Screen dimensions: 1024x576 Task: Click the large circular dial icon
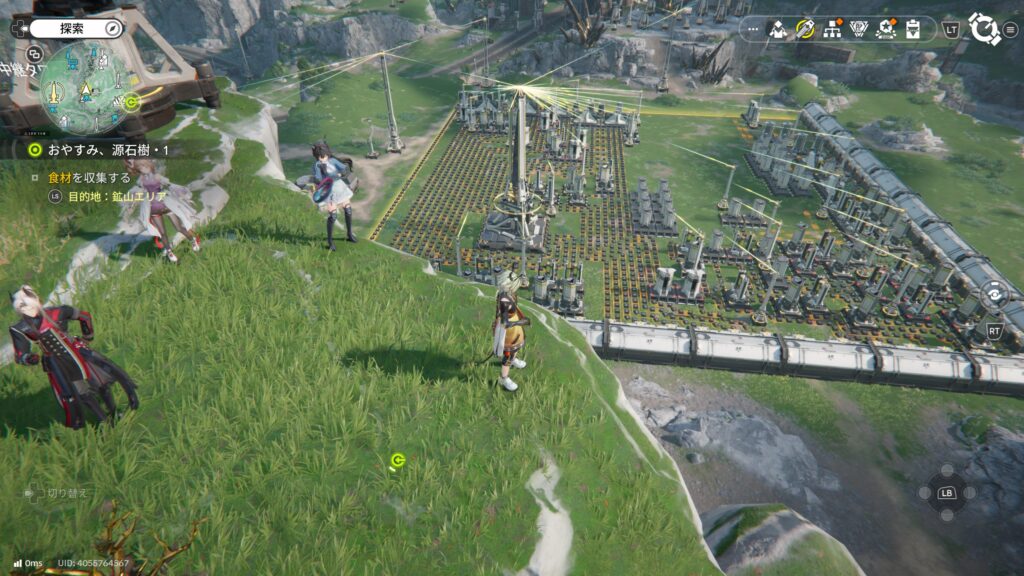point(983,29)
